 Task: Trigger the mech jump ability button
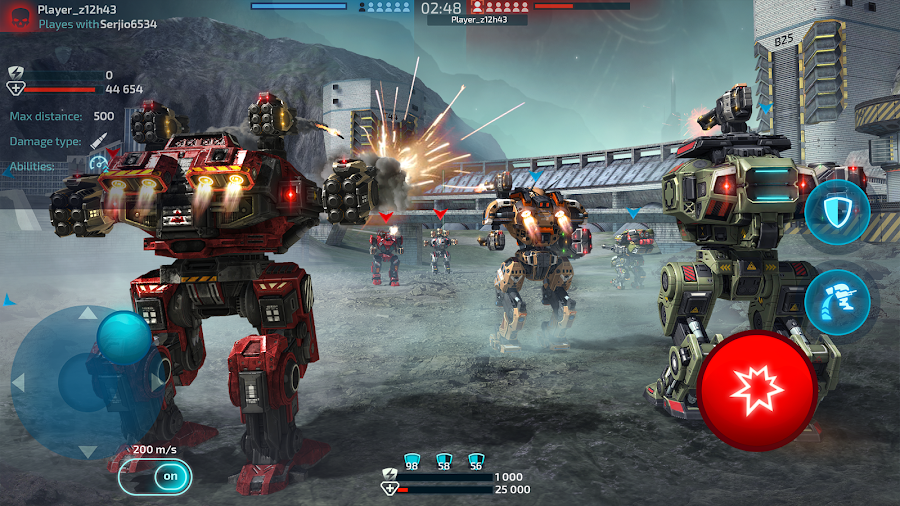(x=837, y=297)
